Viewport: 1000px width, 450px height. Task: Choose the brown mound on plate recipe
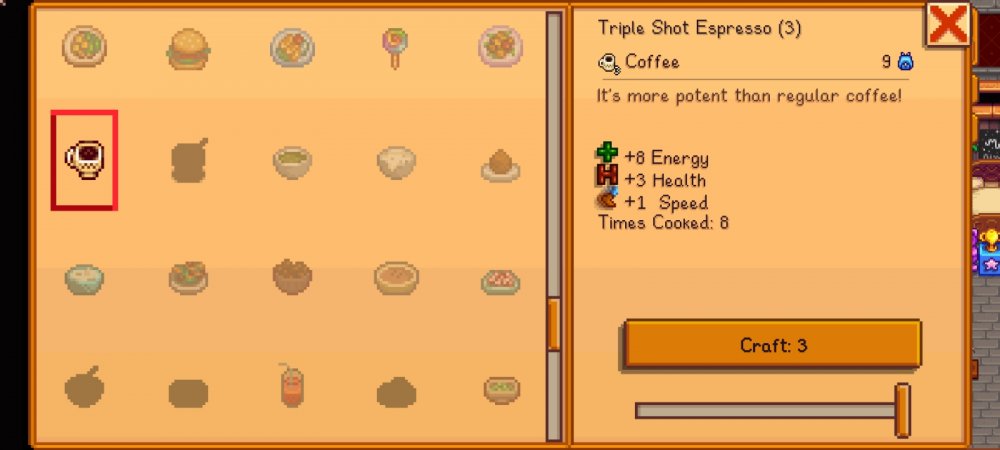(500, 165)
